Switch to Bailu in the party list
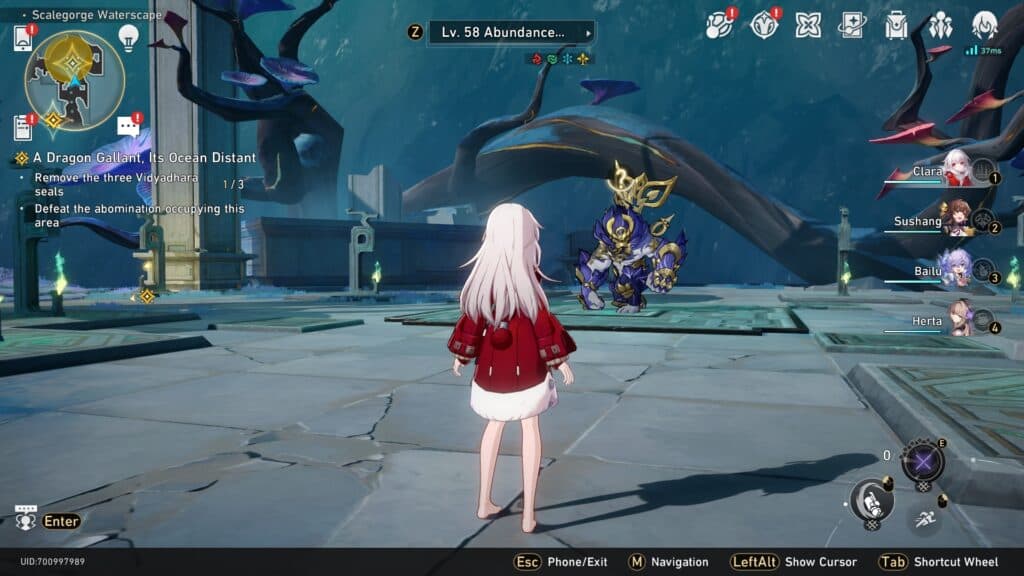Image resolution: width=1024 pixels, height=576 pixels. (956, 270)
